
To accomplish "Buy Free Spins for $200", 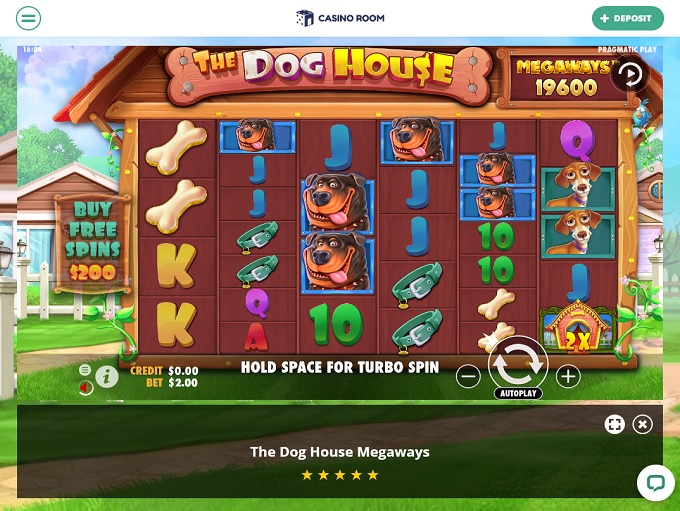I will 92,240.
